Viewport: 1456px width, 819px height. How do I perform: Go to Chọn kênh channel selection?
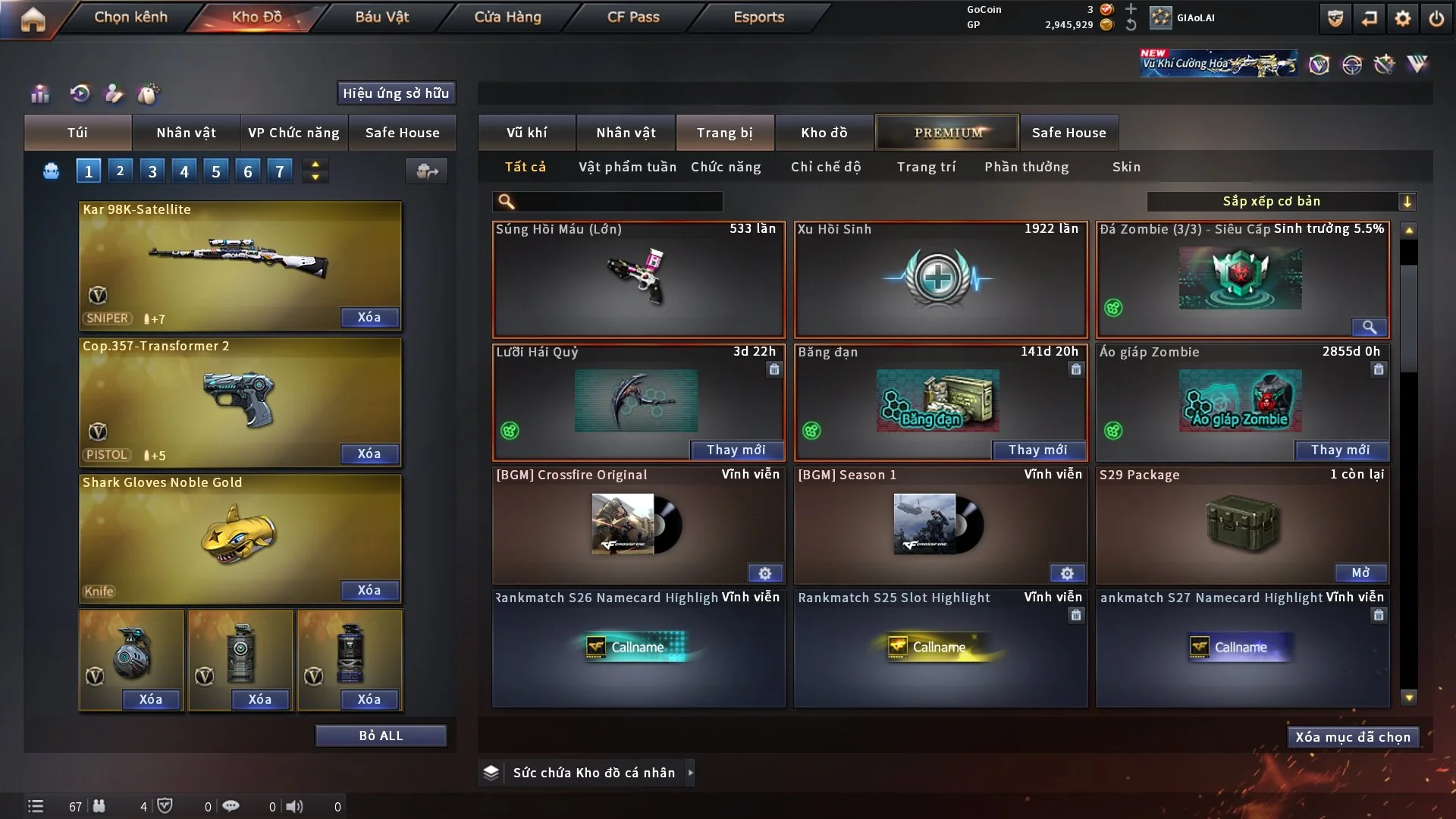point(130,17)
